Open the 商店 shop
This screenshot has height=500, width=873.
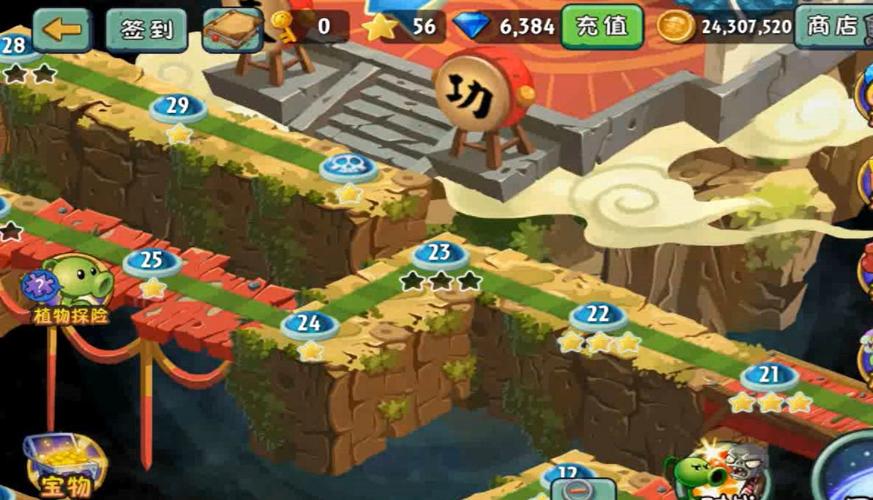833,25
